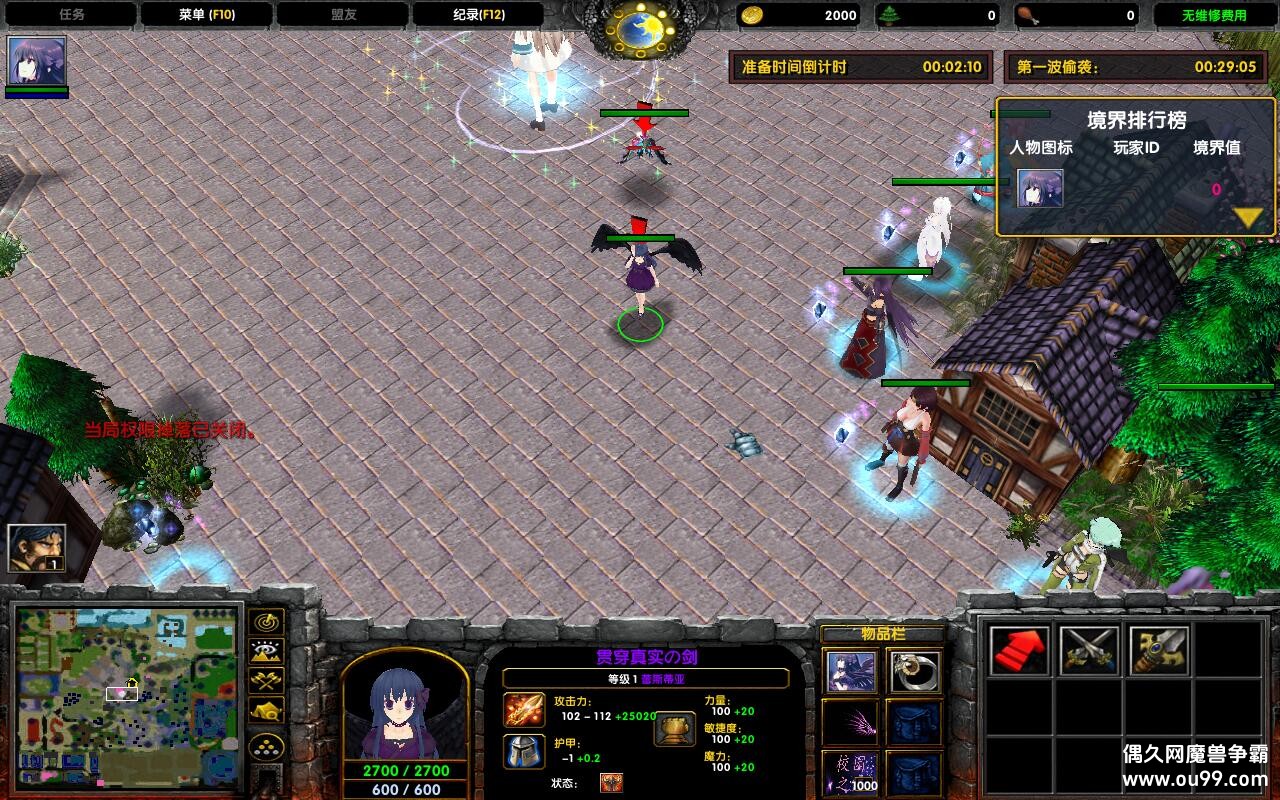
Task: Toggle minimap ally color mode
Action: 266,681
